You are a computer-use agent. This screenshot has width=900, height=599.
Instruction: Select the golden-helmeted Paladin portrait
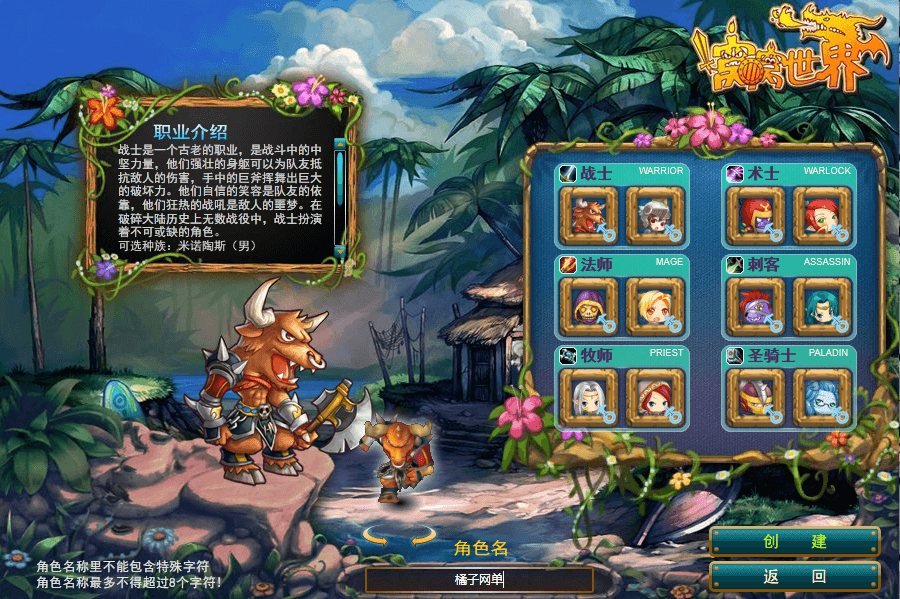click(756, 397)
